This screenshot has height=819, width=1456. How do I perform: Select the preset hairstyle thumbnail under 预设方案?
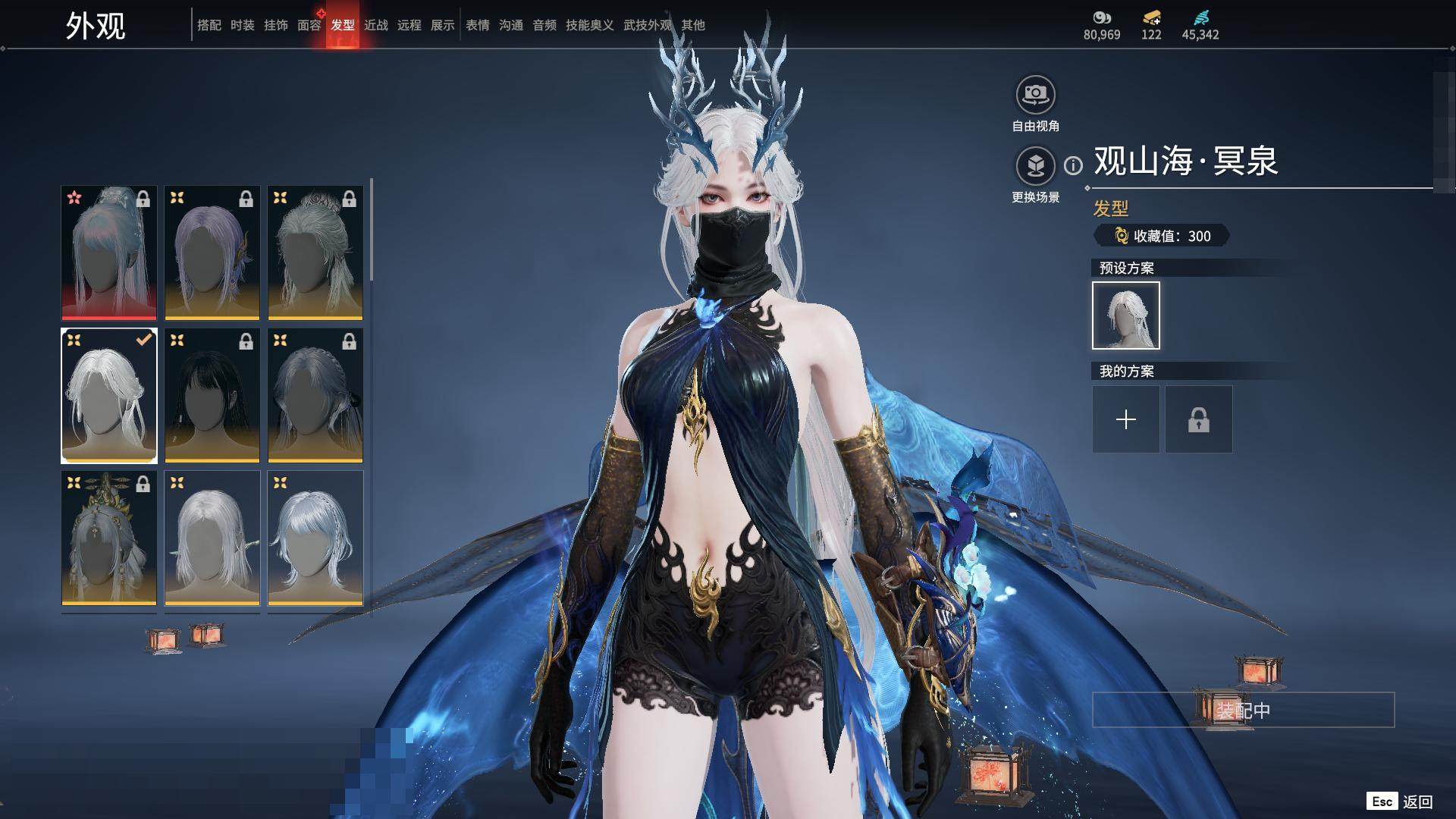(1125, 315)
